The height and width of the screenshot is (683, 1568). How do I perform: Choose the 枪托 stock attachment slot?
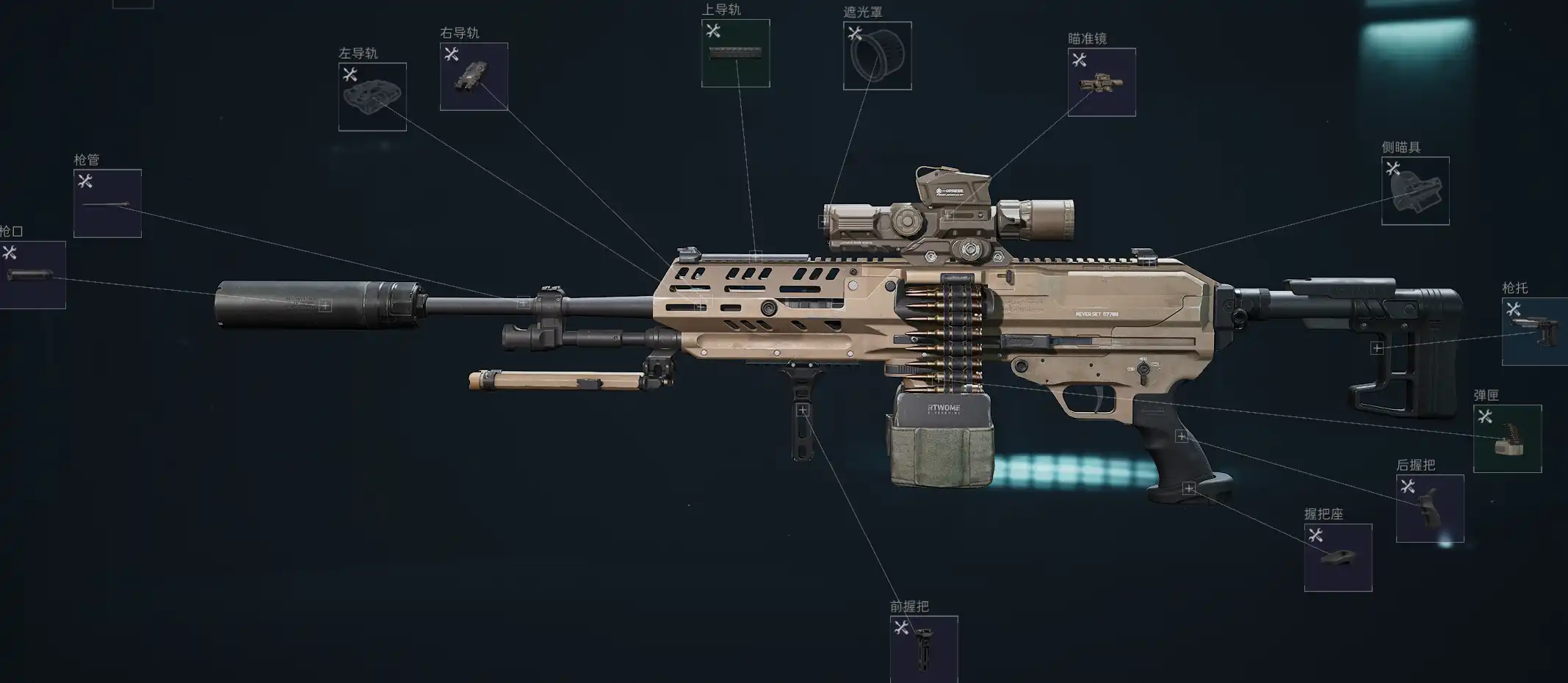click(1534, 331)
